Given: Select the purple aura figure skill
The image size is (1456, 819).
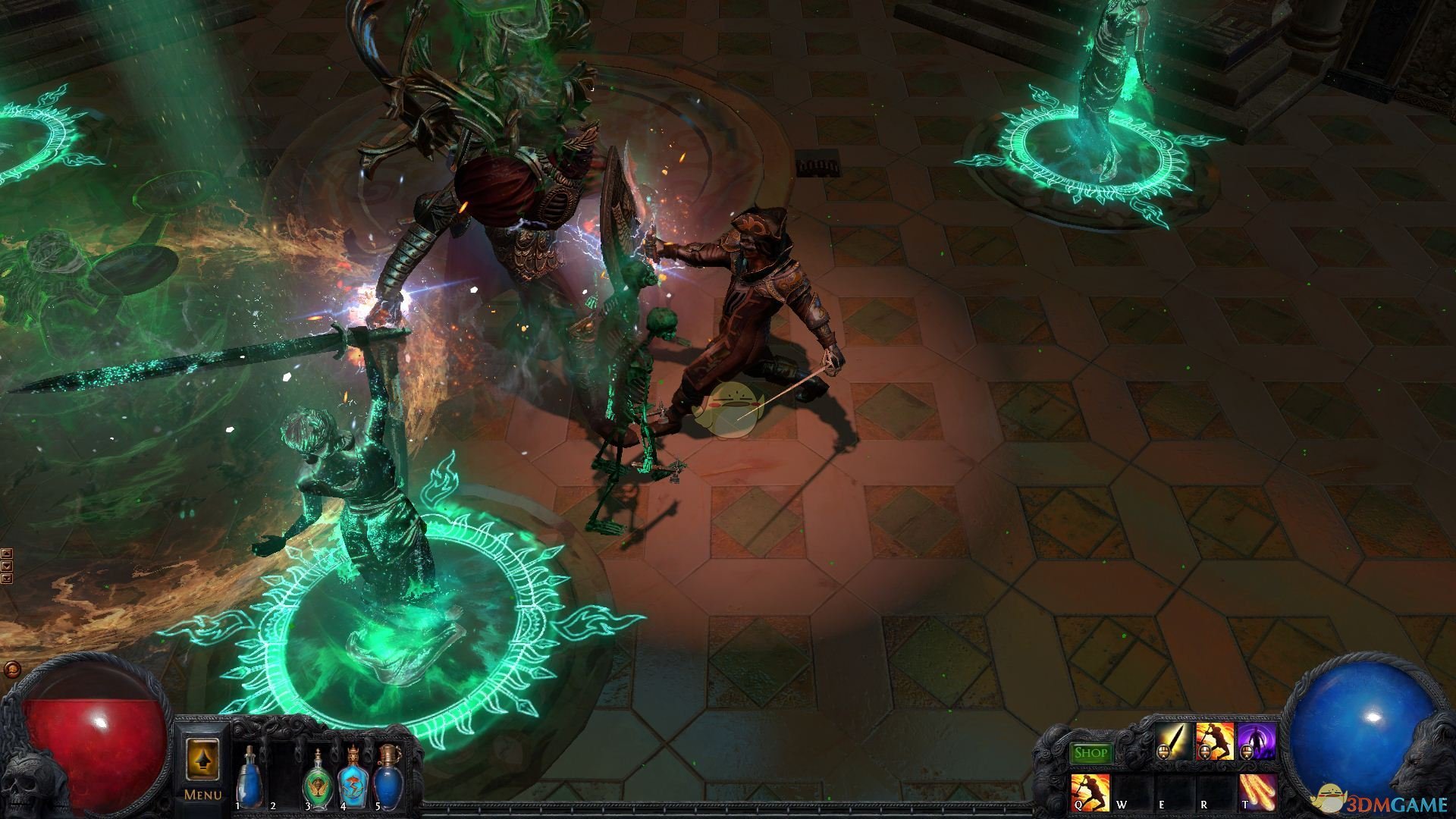Looking at the screenshot, I should [x=1256, y=742].
